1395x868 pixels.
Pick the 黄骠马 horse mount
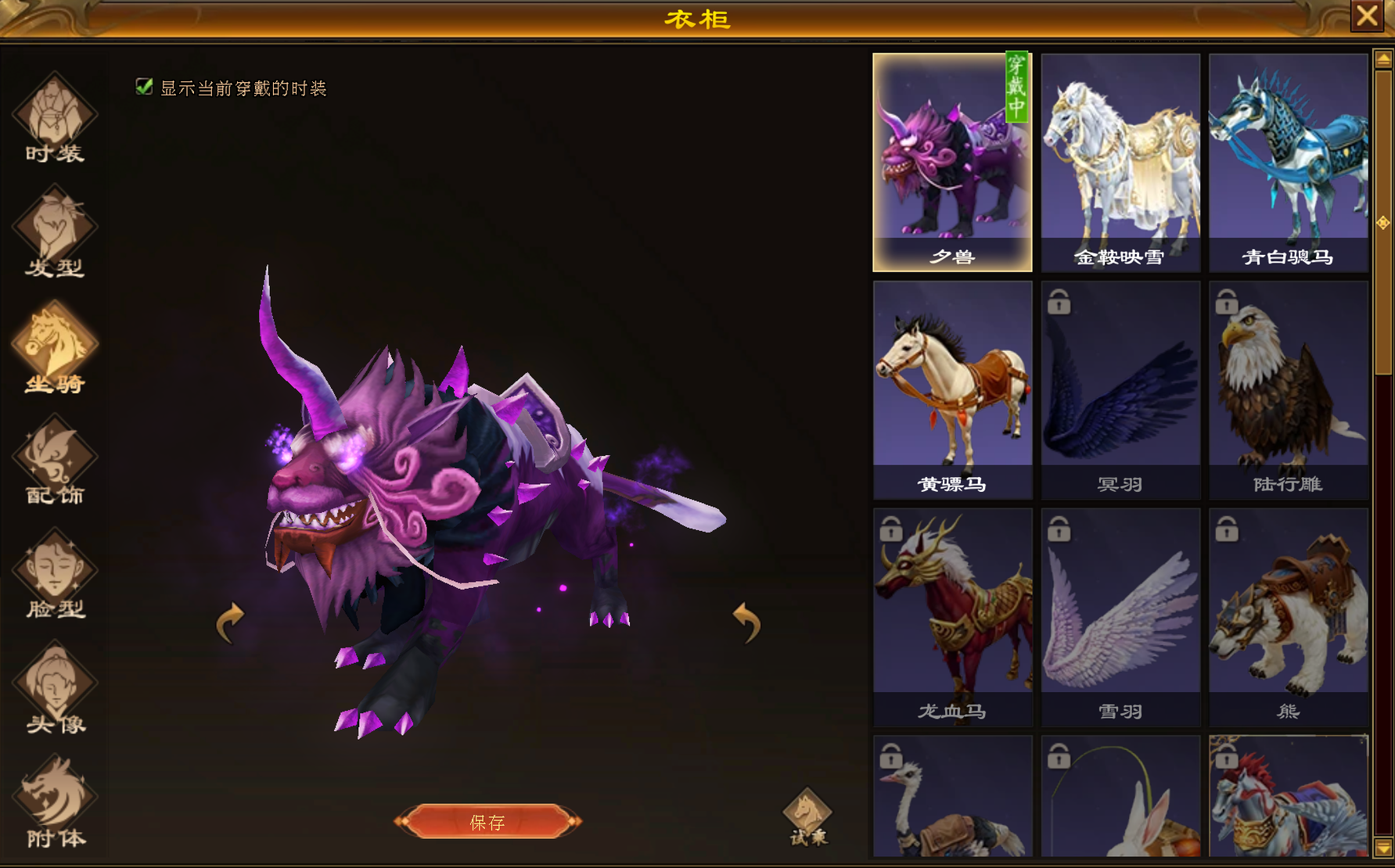952,389
